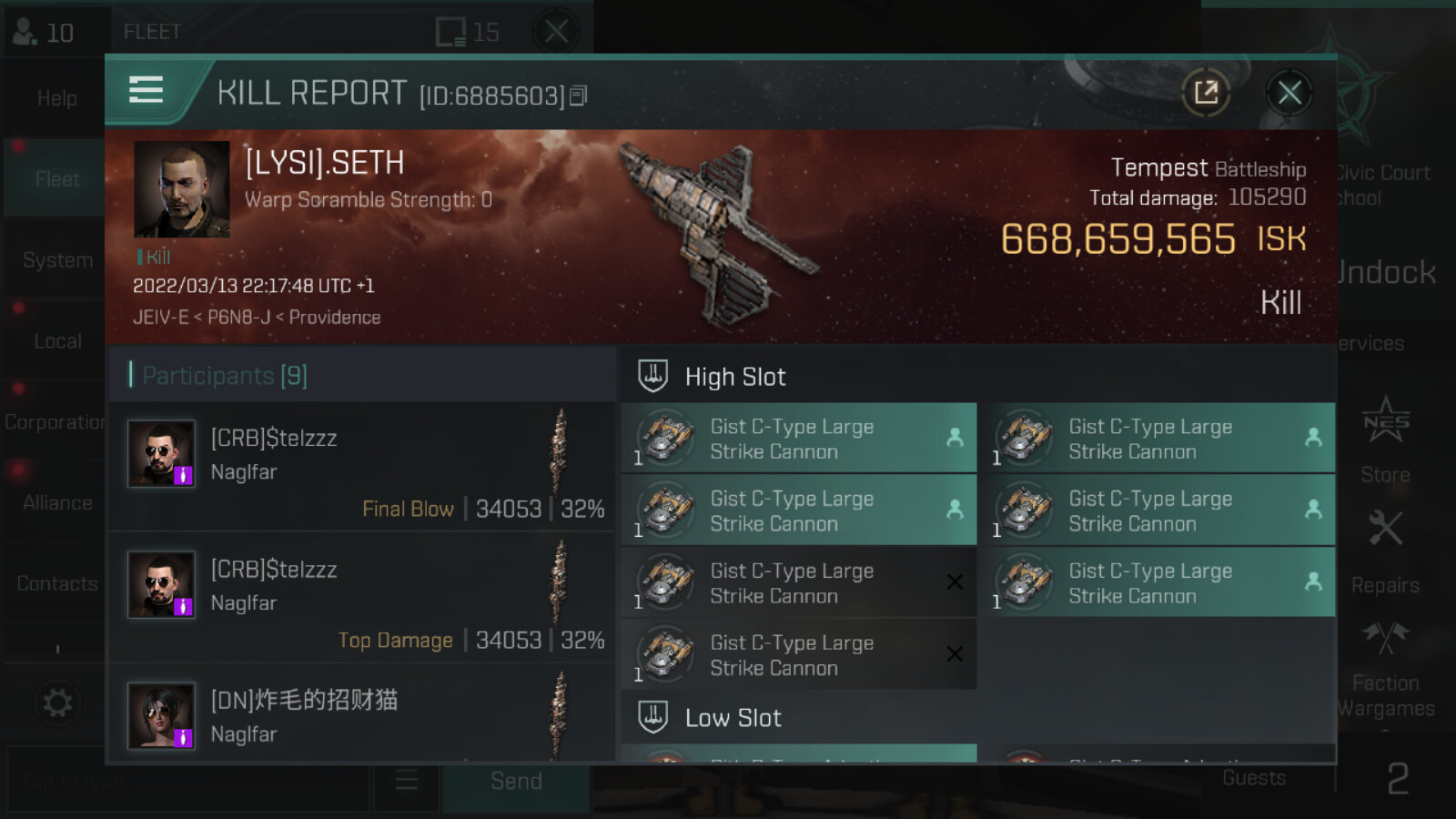The image size is (1456, 819).
Task: Open the Kill Report hamburger menu
Action: 146,91
